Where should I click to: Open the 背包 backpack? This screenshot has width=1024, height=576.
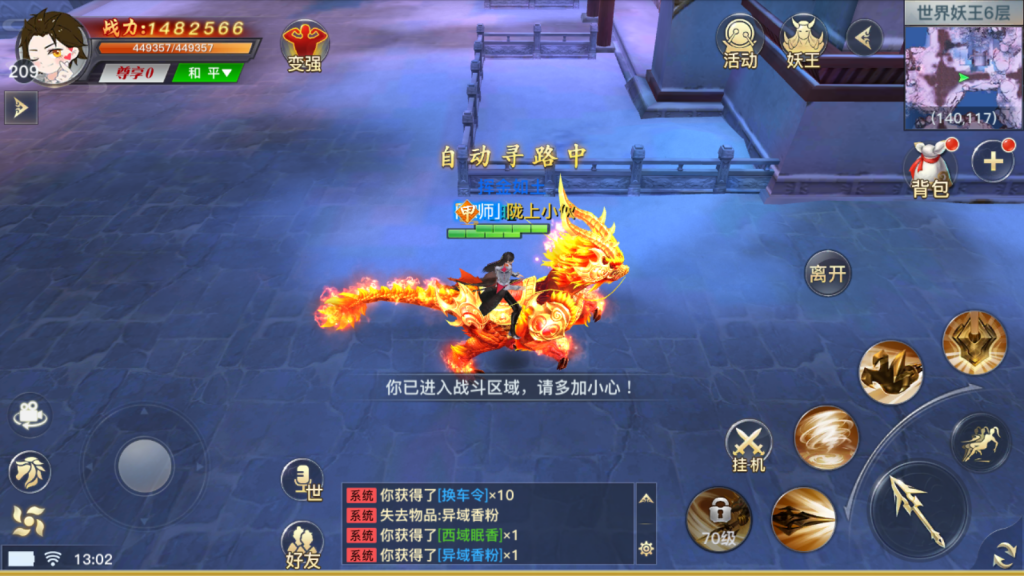(929, 168)
